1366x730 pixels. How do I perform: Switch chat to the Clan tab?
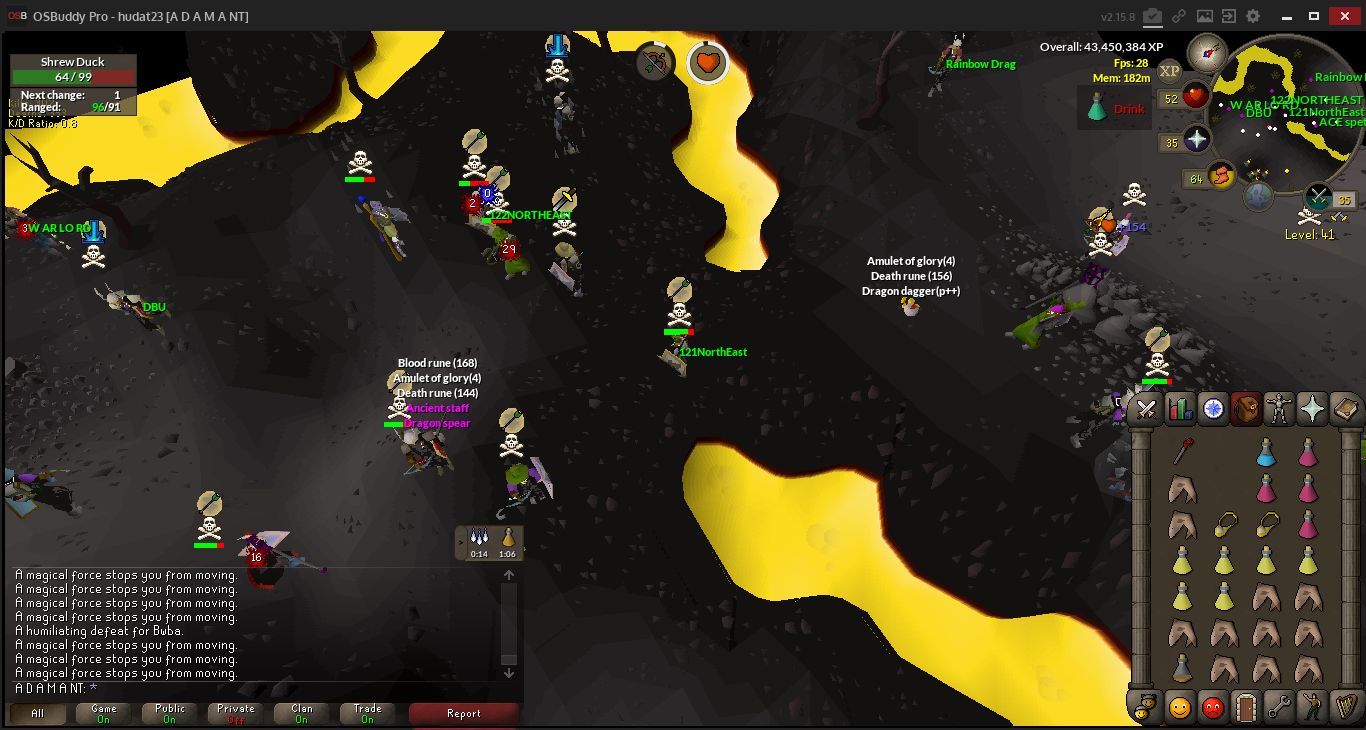click(x=301, y=714)
